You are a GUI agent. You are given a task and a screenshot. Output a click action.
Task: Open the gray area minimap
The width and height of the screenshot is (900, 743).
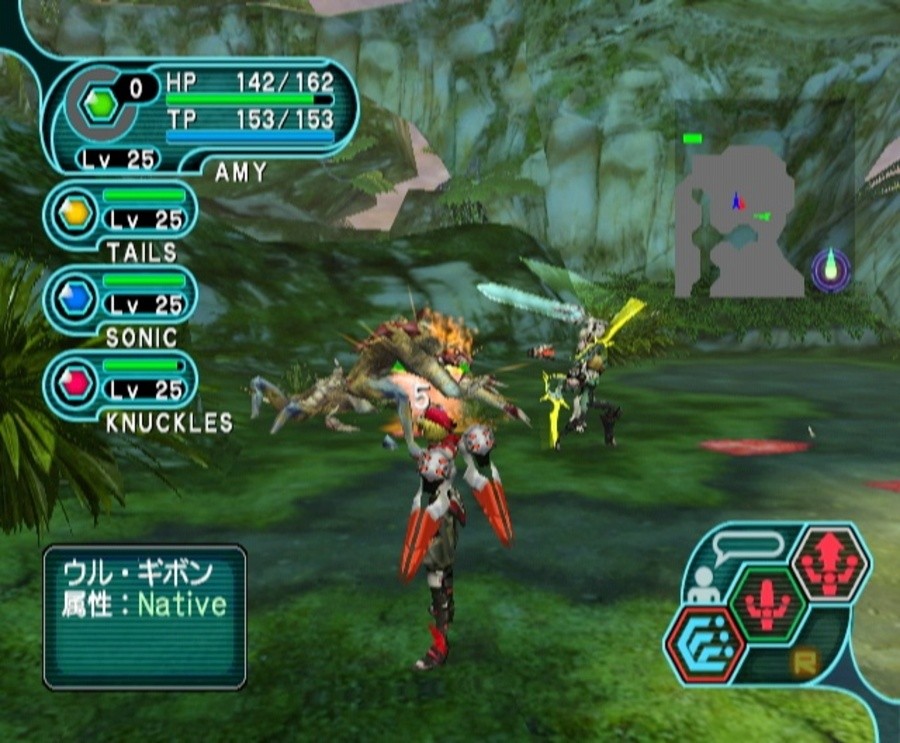tap(738, 222)
